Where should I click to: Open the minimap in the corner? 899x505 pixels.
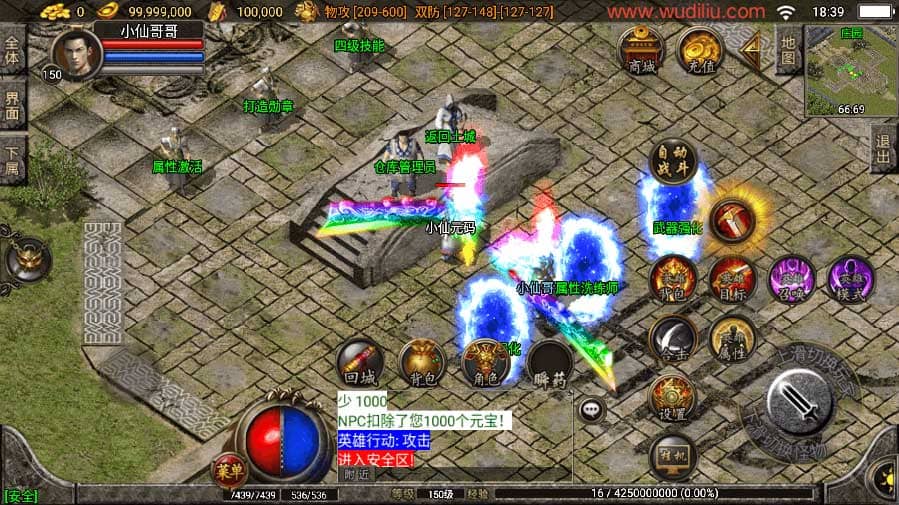point(849,69)
